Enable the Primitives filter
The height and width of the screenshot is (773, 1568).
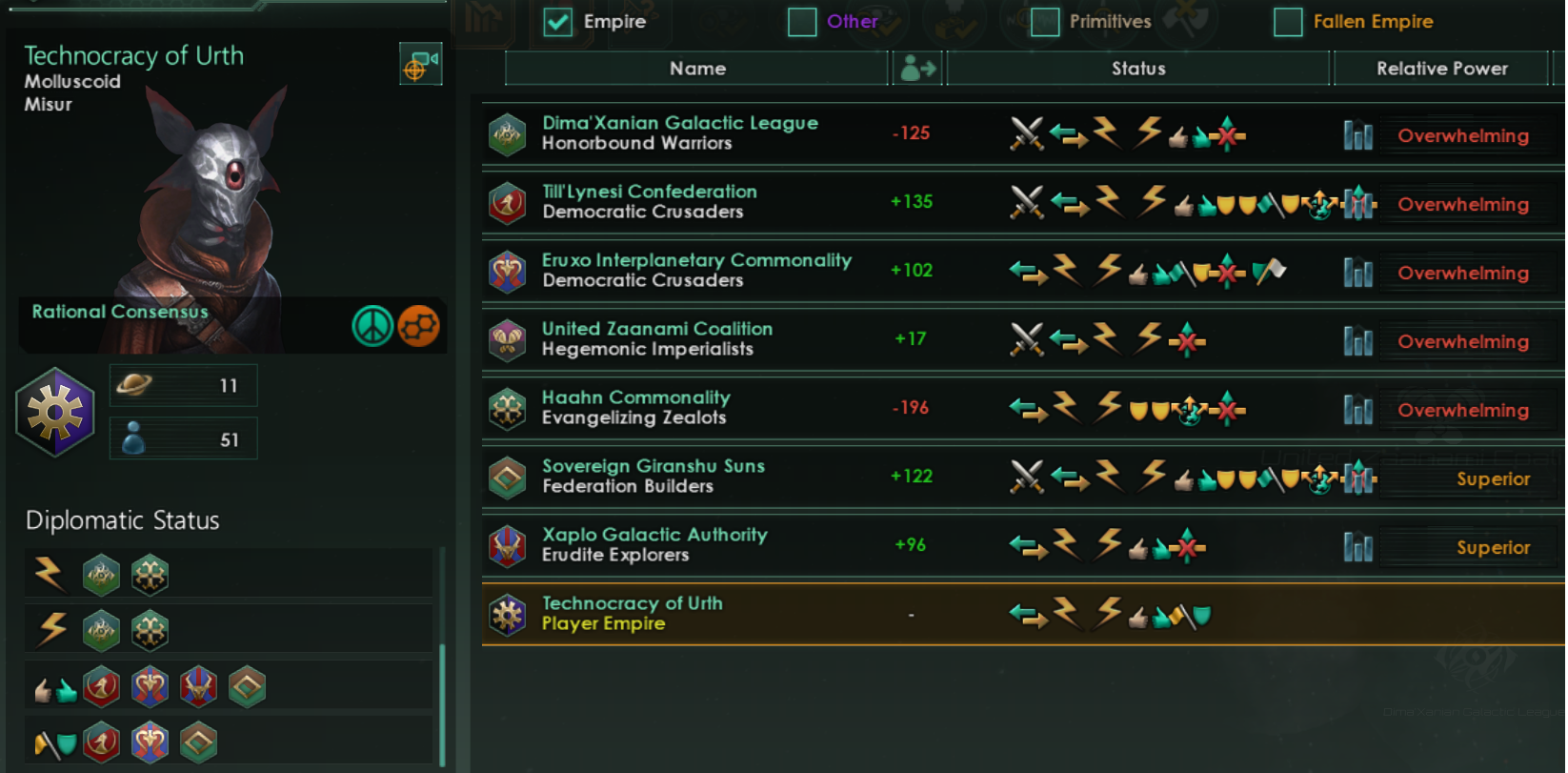pos(1044,21)
